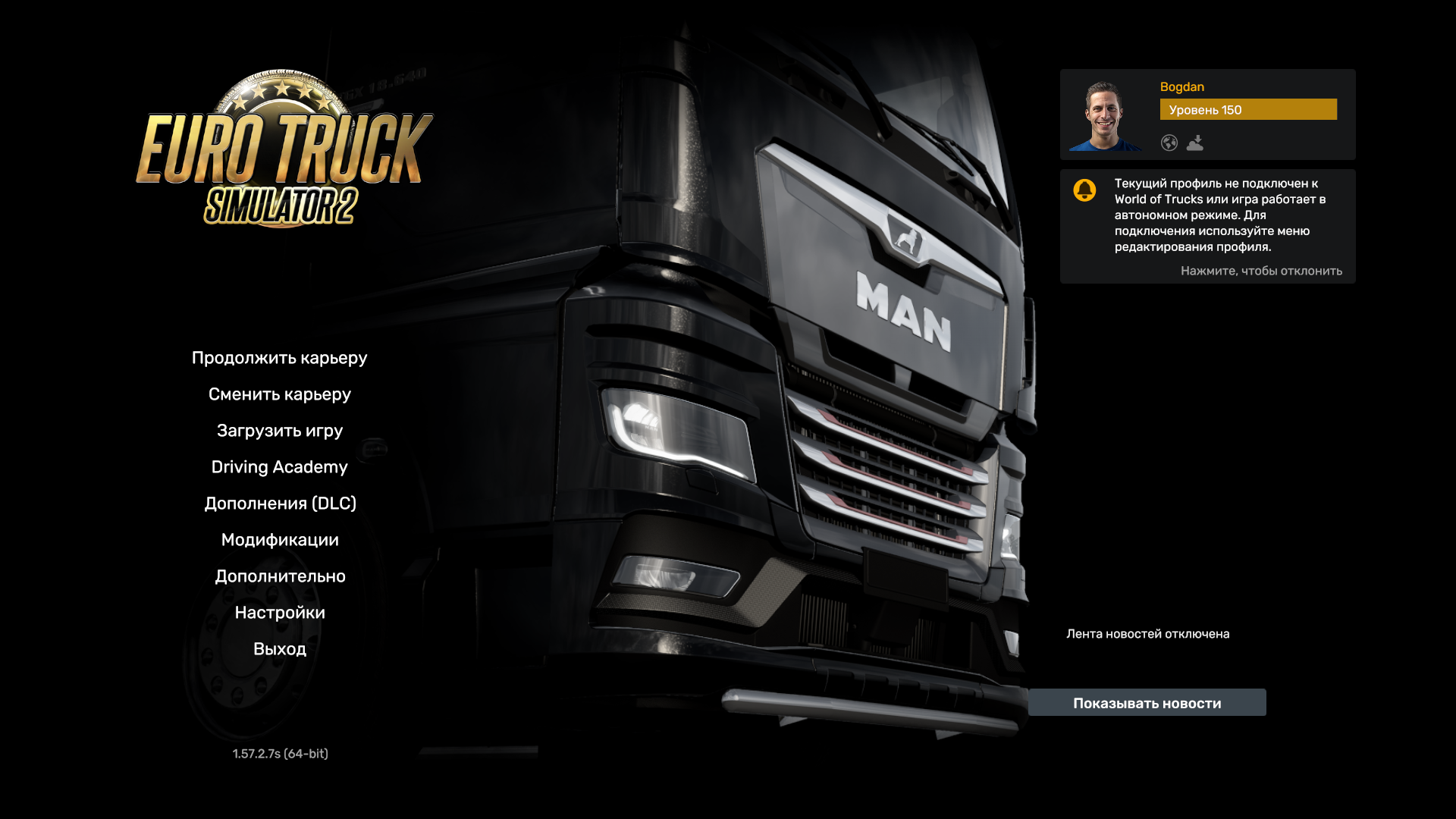Open Настройки to change settings
1456x819 pixels.
pyautogui.click(x=281, y=612)
